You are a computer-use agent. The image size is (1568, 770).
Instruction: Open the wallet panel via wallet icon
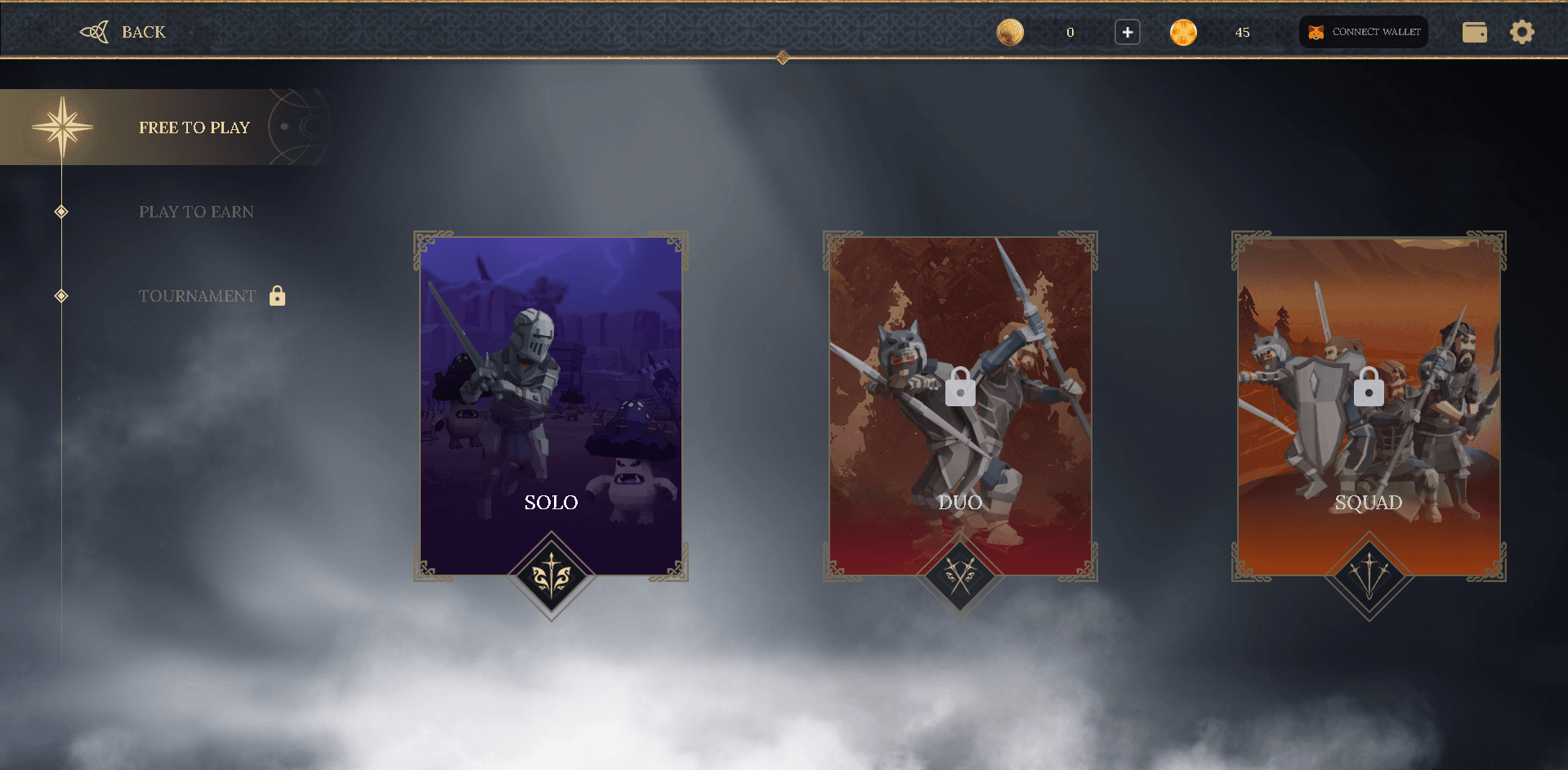point(1474,32)
